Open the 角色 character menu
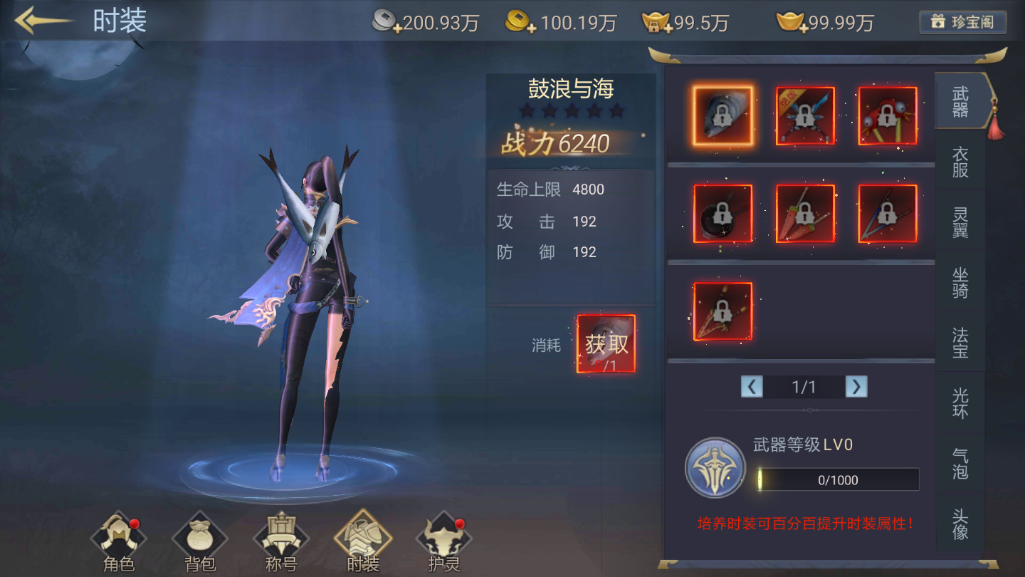The height and width of the screenshot is (577, 1025). click(x=119, y=542)
